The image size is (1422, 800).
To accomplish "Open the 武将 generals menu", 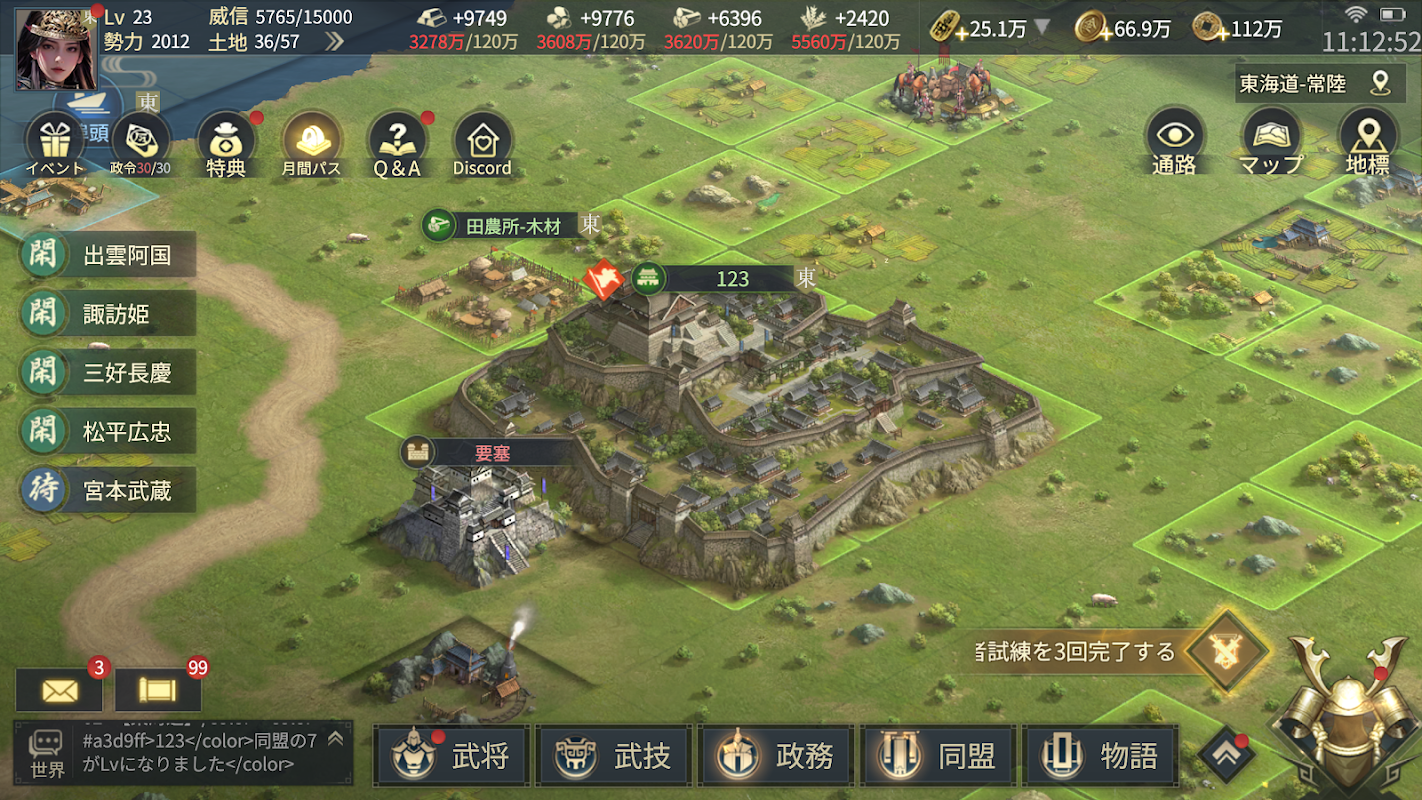I will (x=452, y=756).
